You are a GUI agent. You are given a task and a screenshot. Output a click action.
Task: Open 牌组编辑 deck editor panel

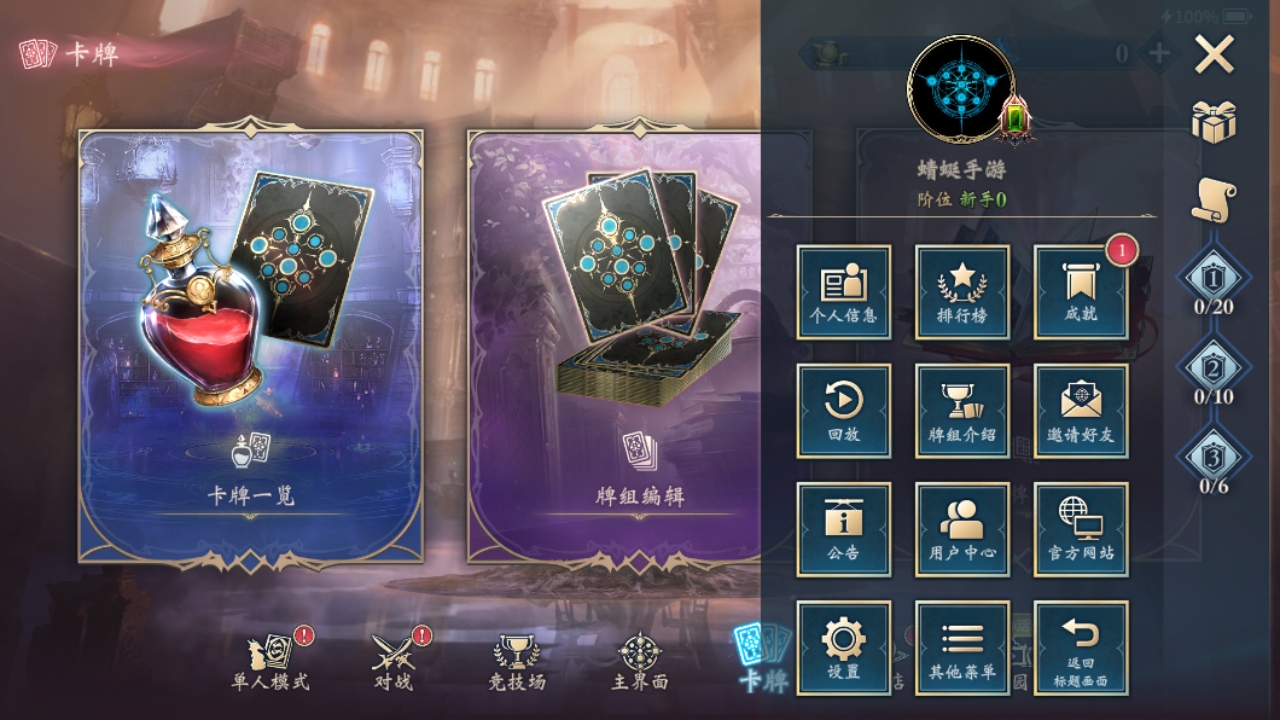pyautogui.click(x=614, y=347)
